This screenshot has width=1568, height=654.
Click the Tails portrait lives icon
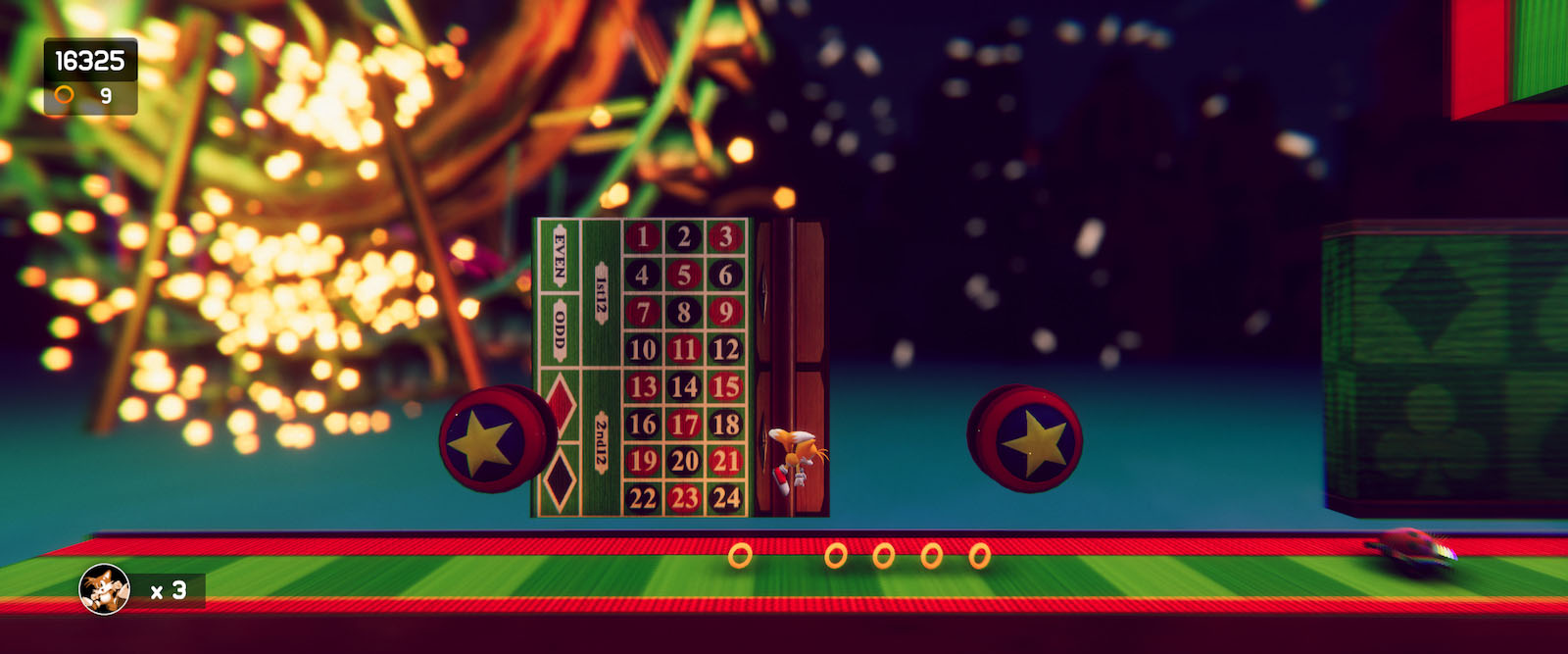(104, 589)
